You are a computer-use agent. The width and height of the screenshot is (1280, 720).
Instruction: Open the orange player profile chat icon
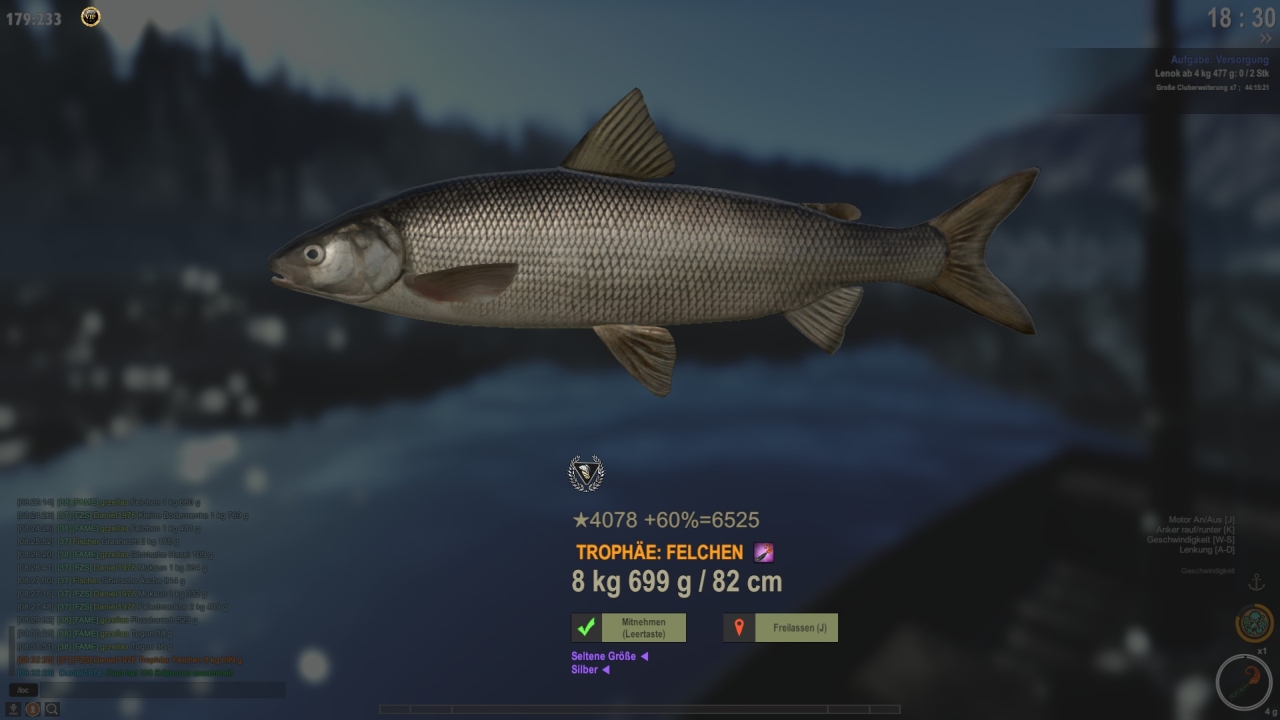(x=33, y=709)
